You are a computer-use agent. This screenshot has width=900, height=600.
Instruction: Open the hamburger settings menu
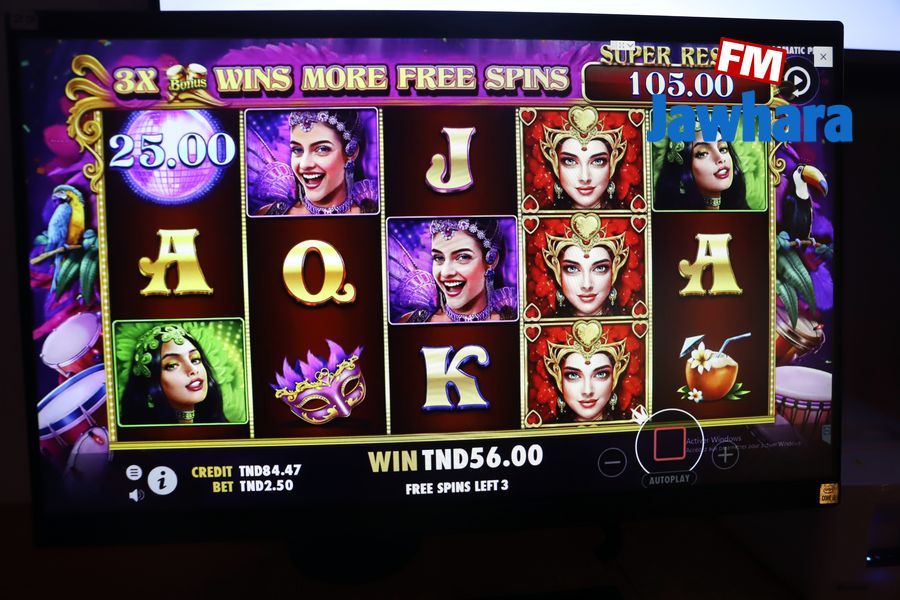134,472
